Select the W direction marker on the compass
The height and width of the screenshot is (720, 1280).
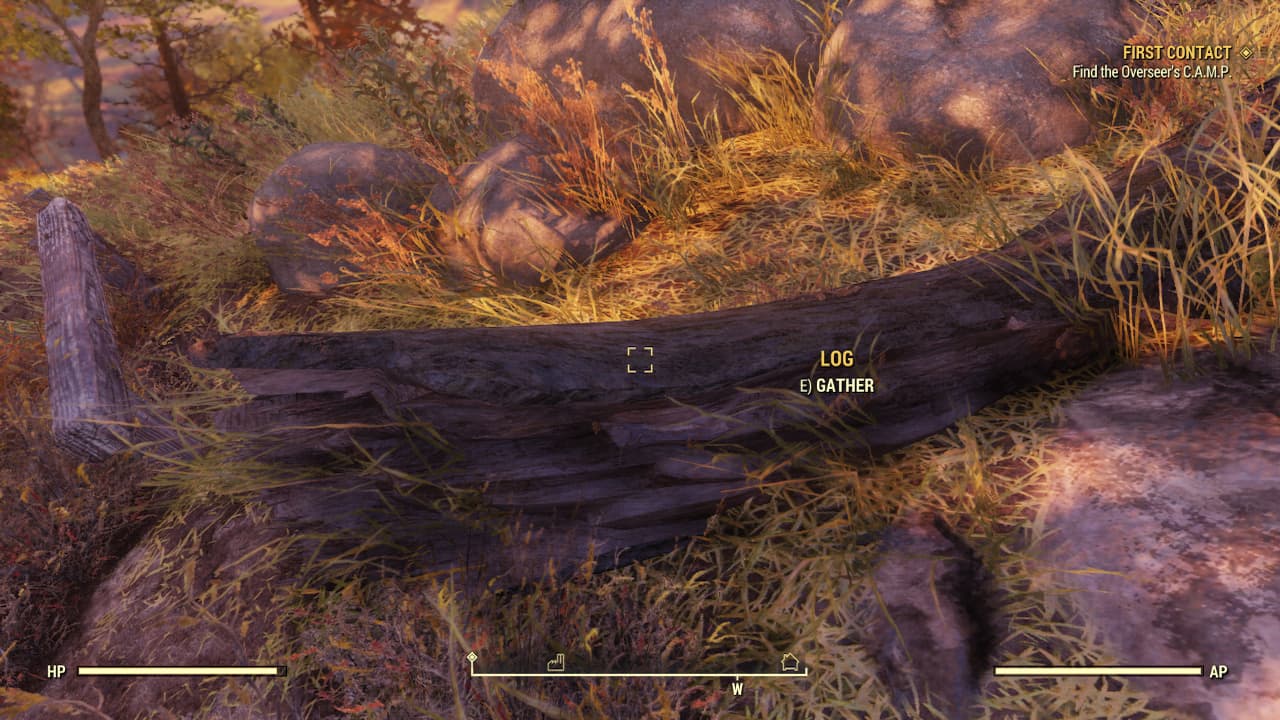[737, 689]
